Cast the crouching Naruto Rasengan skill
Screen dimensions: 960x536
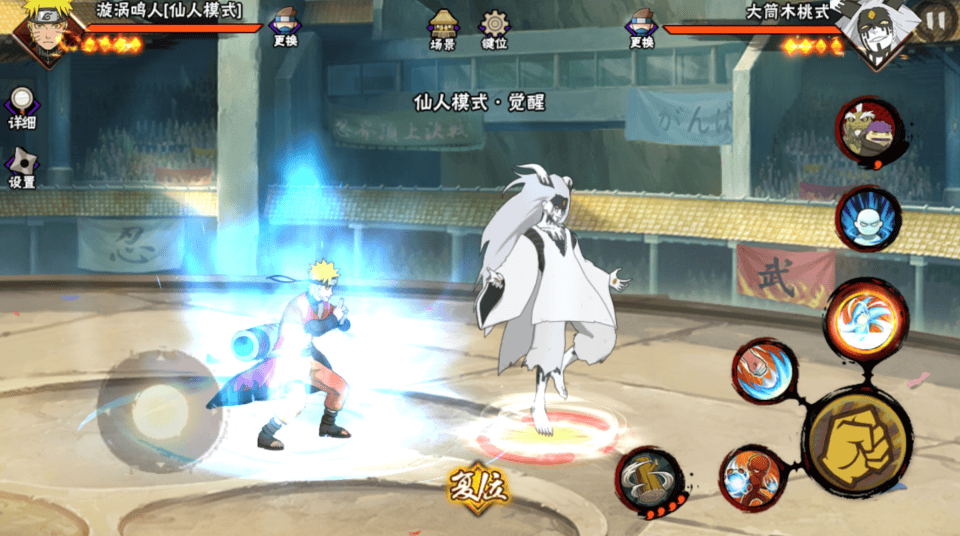[x=753, y=478]
